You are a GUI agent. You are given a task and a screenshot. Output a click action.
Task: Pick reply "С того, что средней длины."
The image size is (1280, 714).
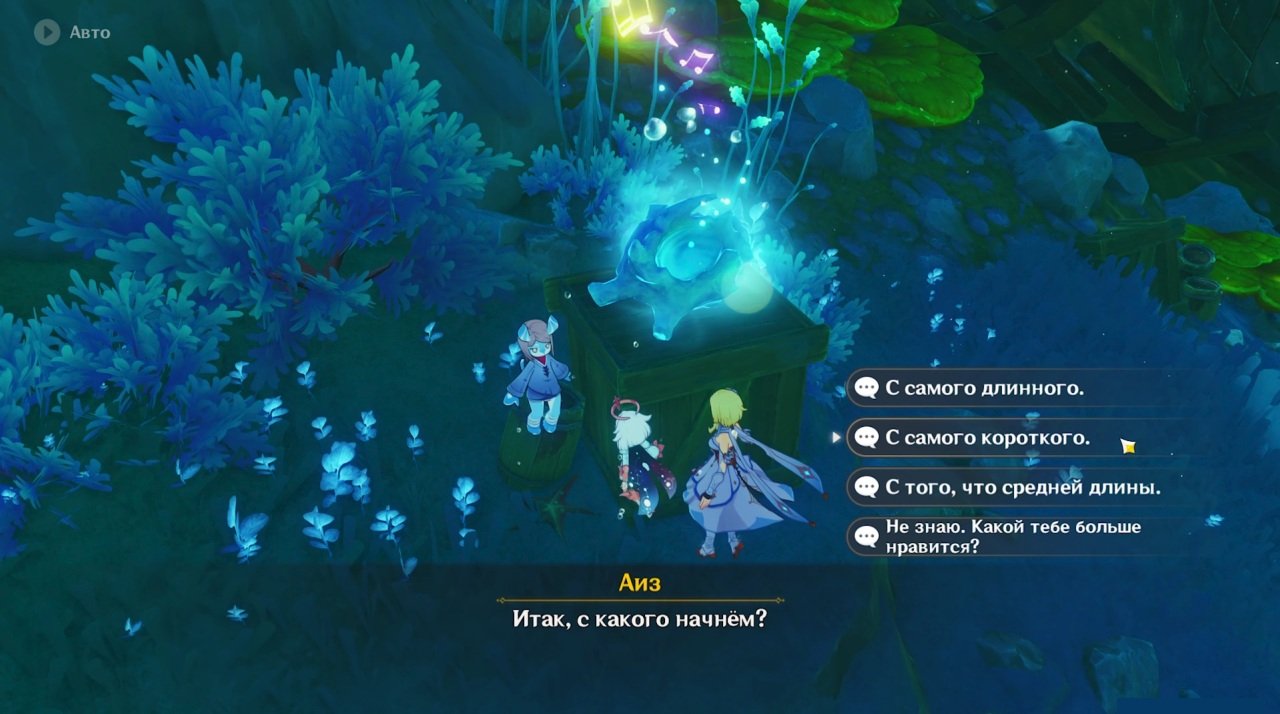click(1022, 488)
